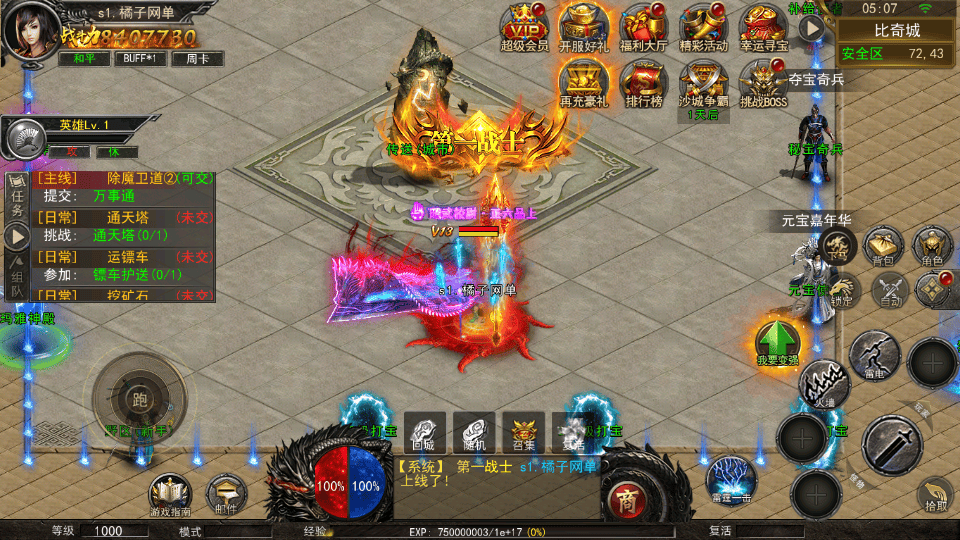Click the 拾取 pick-up button

(x=936, y=494)
